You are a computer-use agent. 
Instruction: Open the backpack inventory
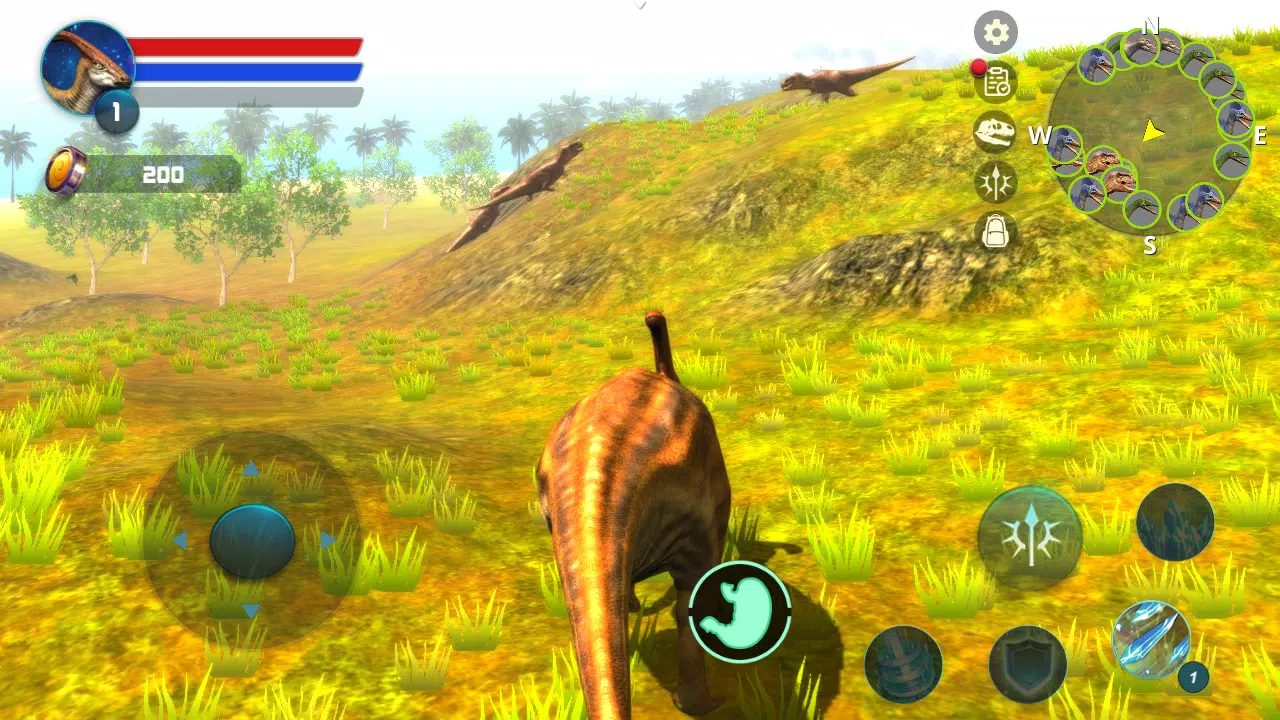coord(995,233)
